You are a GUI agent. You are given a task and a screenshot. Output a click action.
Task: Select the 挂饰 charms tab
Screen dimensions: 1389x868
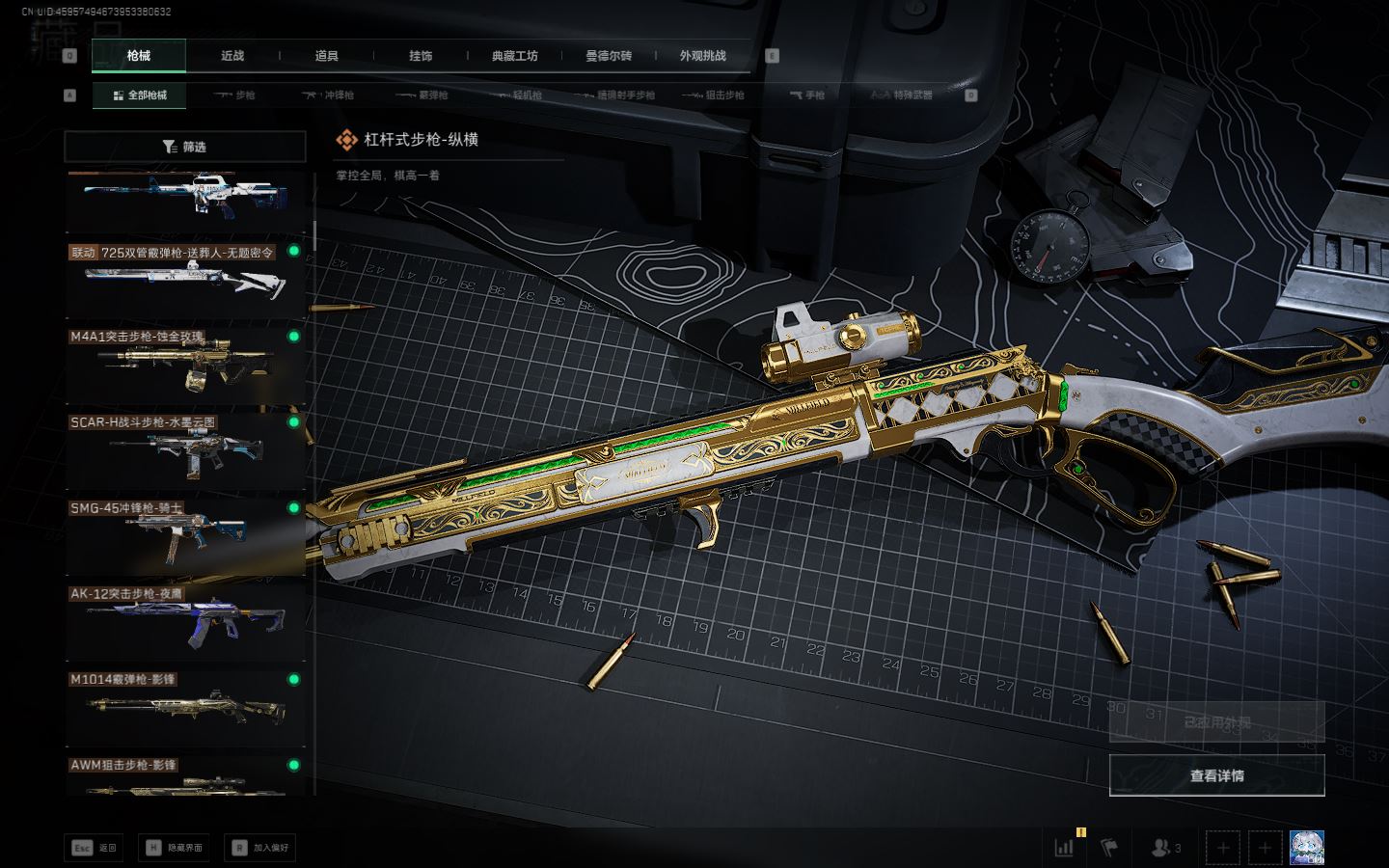click(x=421, y=56)
